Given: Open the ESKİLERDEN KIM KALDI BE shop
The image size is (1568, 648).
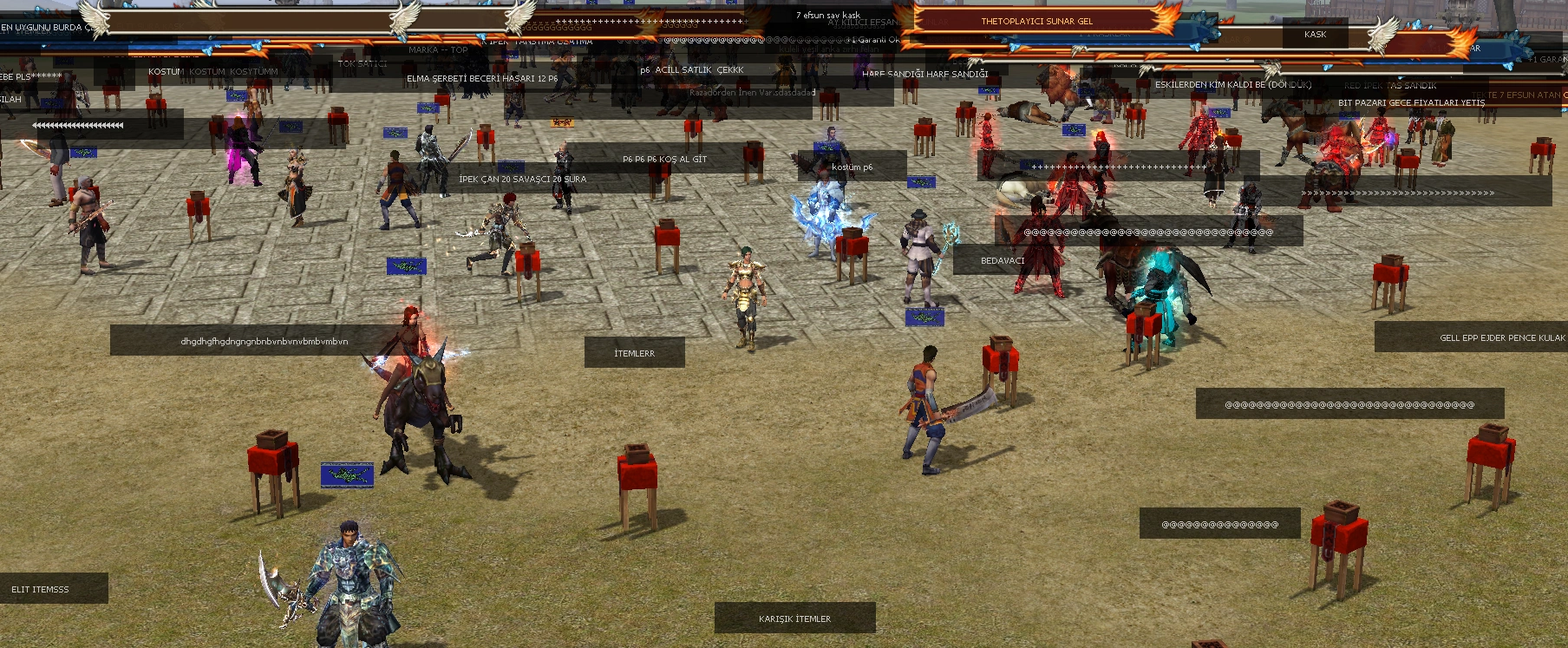Looking at the screenshot, I should pyautogui.click(x=1232, y=85).
